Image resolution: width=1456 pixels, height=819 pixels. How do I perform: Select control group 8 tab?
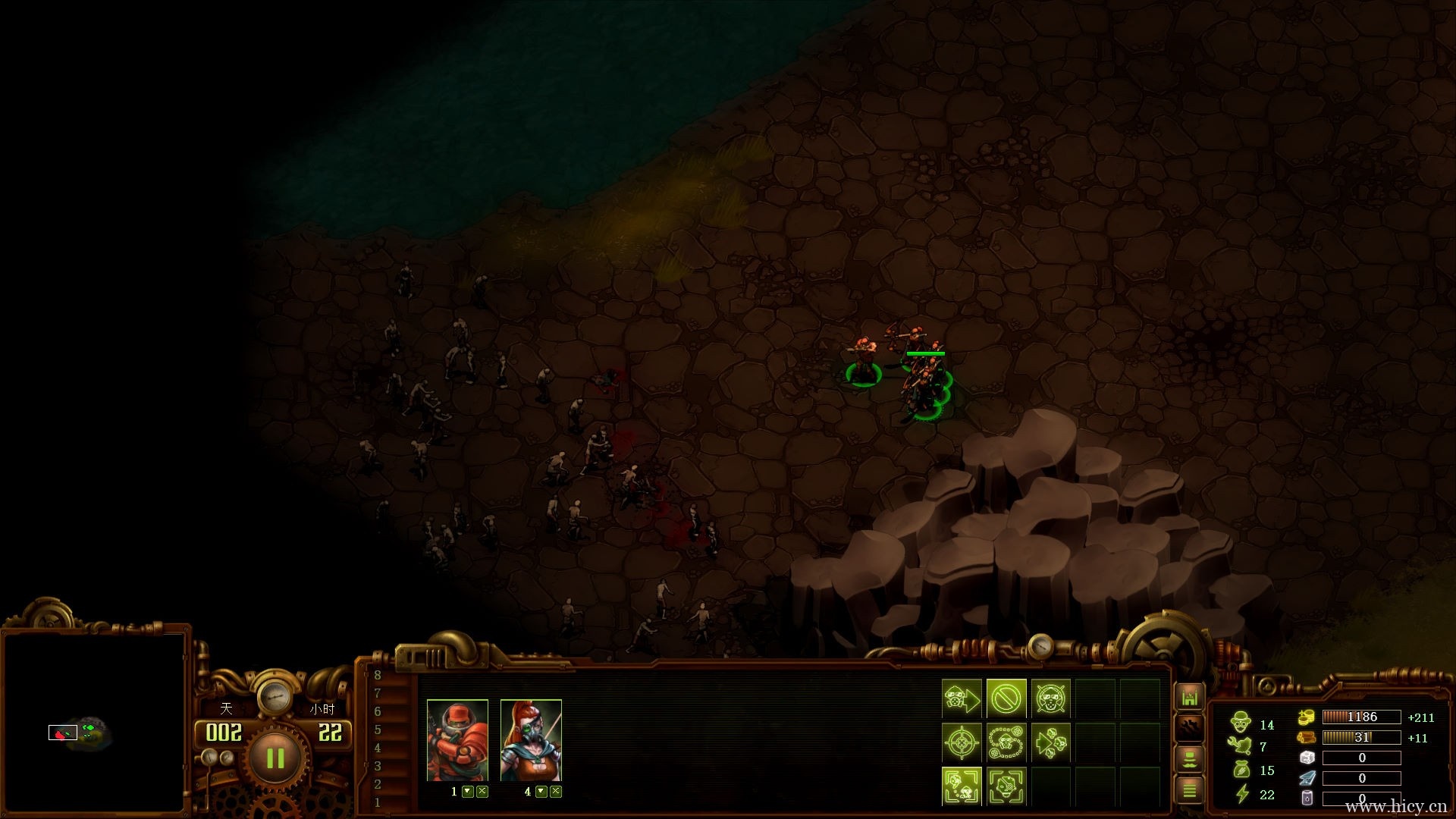pyautogui.click(x=378, y=675)
